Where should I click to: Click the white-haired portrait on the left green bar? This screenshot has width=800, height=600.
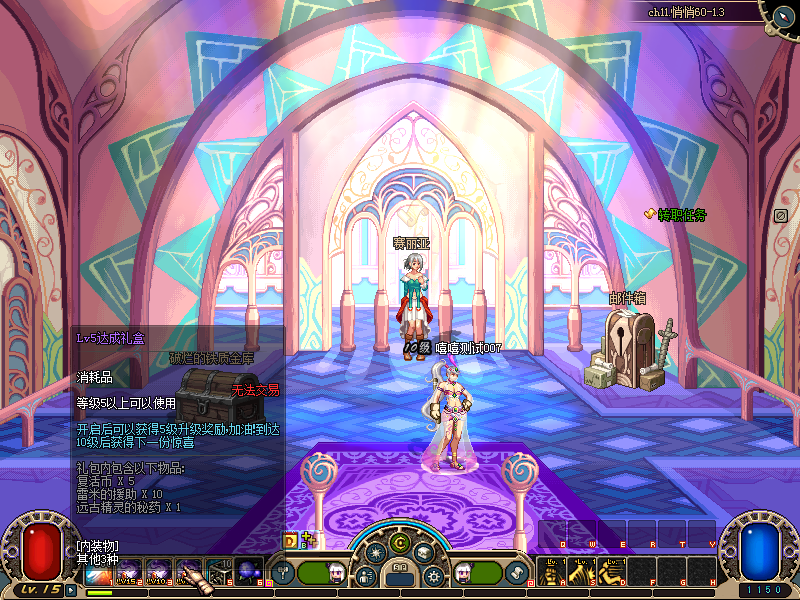pyautogui.click(x=336, y=573)
